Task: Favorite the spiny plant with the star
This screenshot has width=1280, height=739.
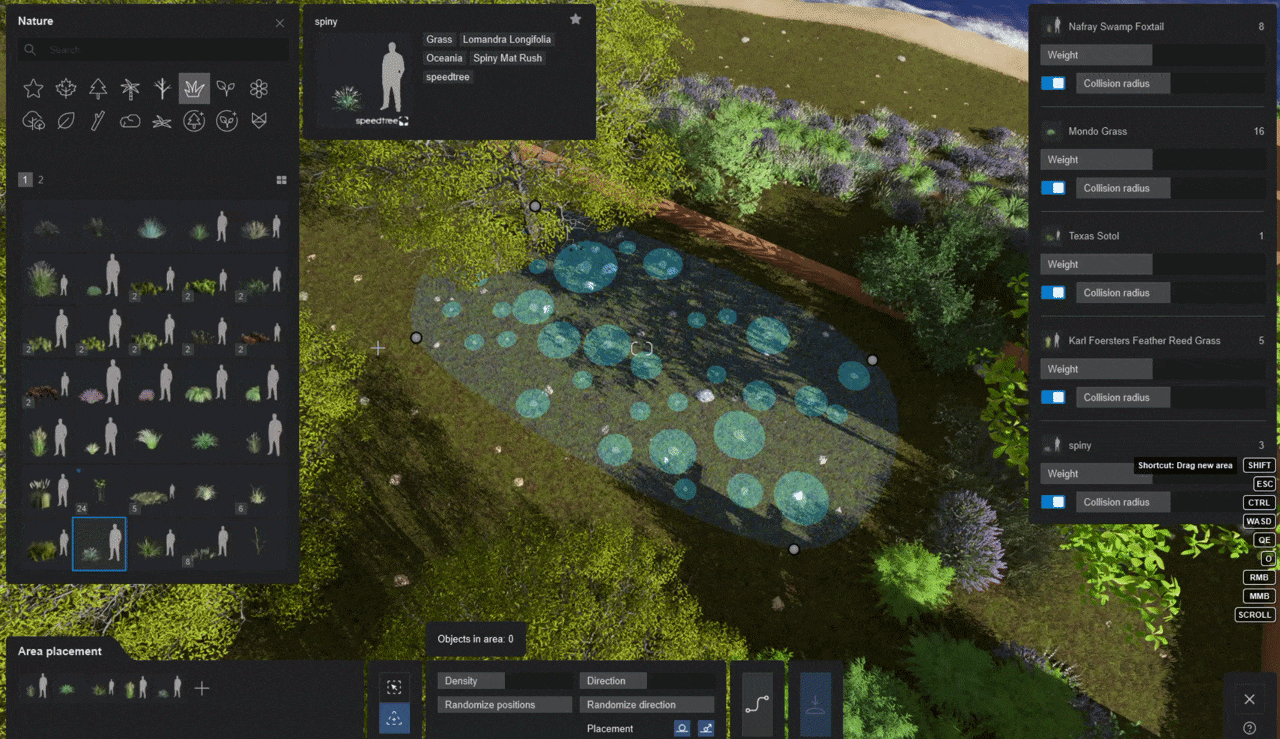Action: (x=575, y=19)
